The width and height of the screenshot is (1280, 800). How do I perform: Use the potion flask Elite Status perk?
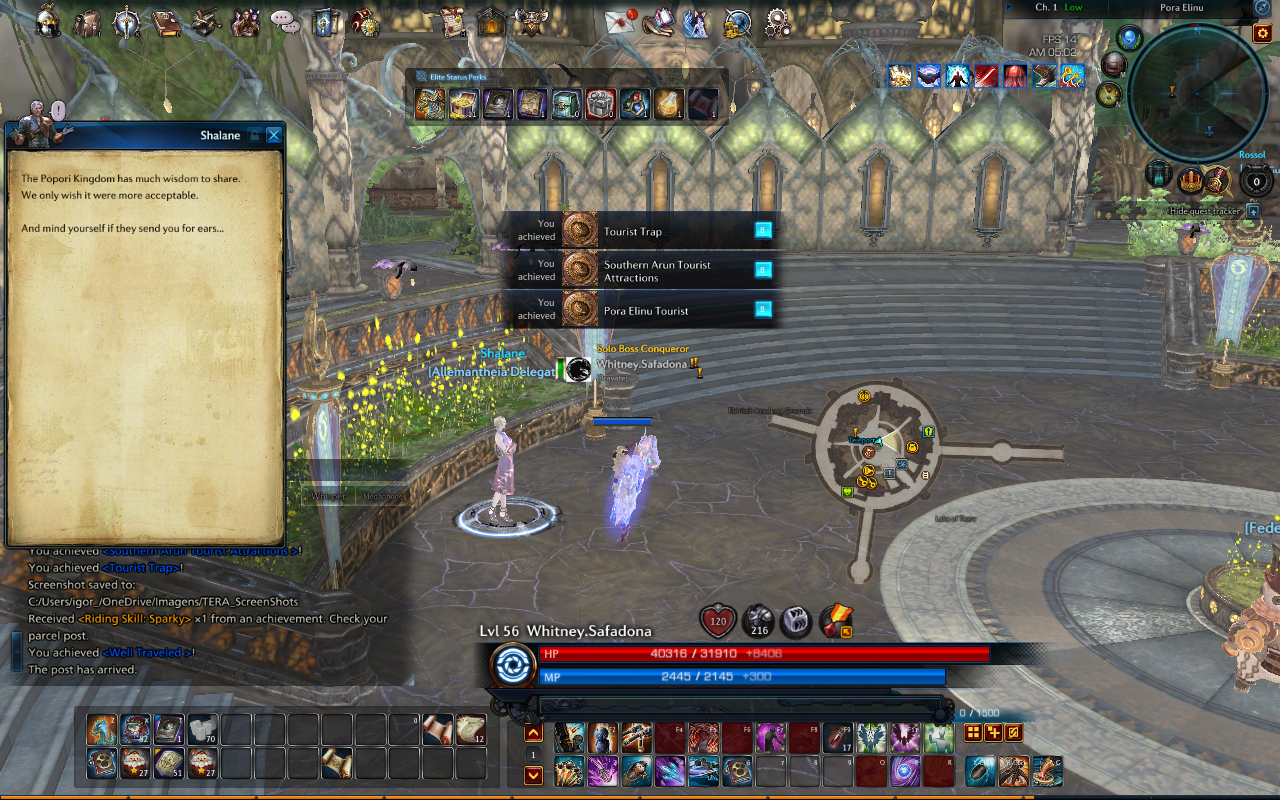666,103
